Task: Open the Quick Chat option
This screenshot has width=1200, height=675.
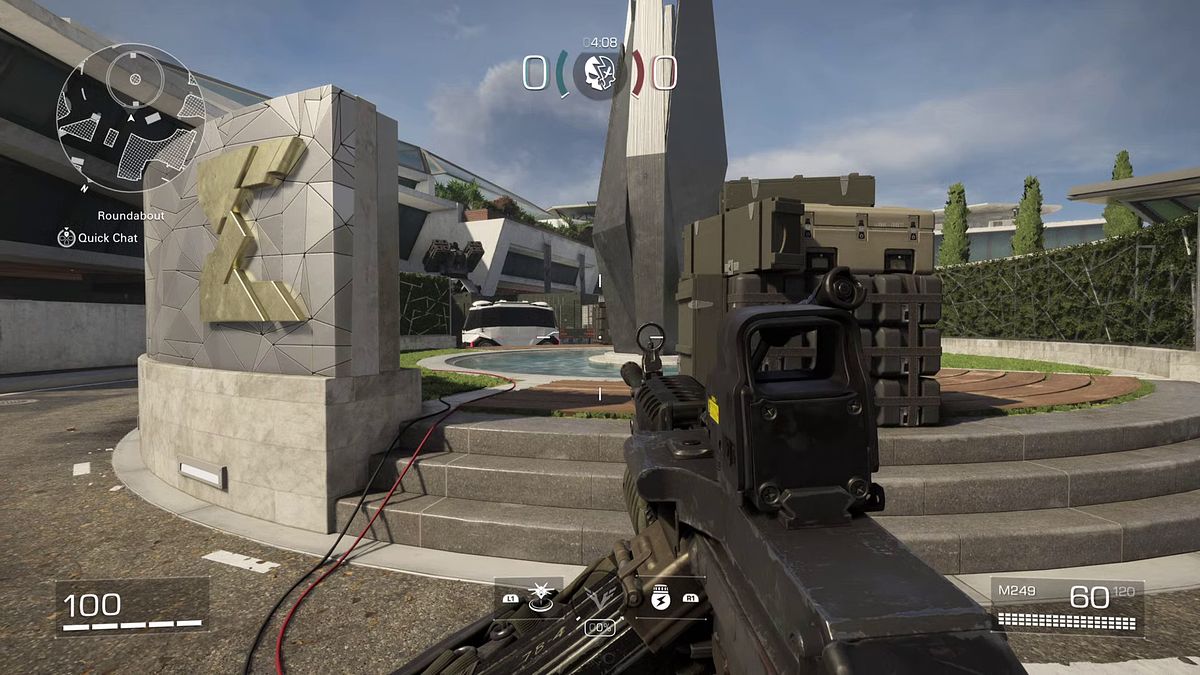Action: tap(98, 238)
